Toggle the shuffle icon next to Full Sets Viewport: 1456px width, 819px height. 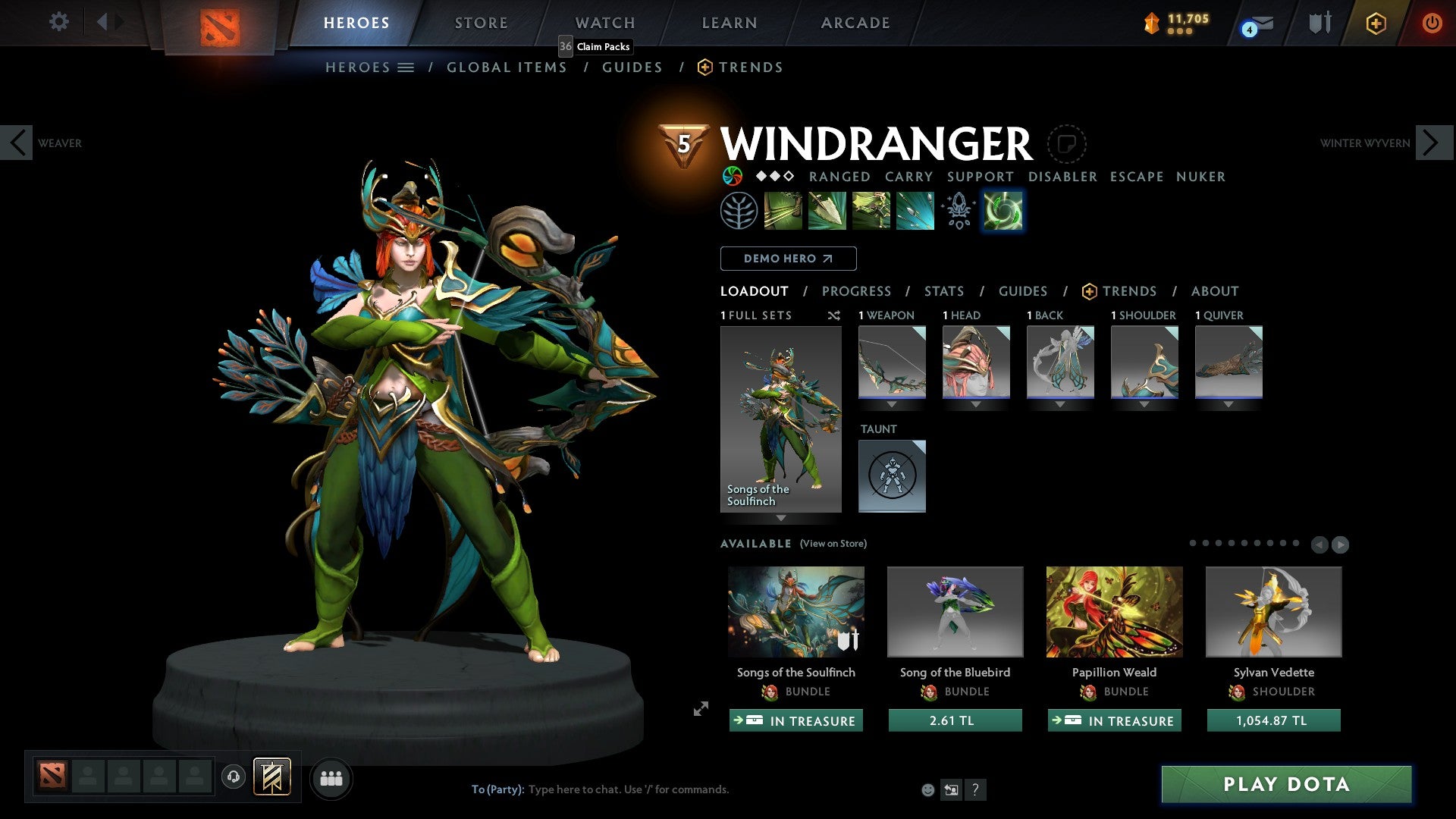coord(834,315)
